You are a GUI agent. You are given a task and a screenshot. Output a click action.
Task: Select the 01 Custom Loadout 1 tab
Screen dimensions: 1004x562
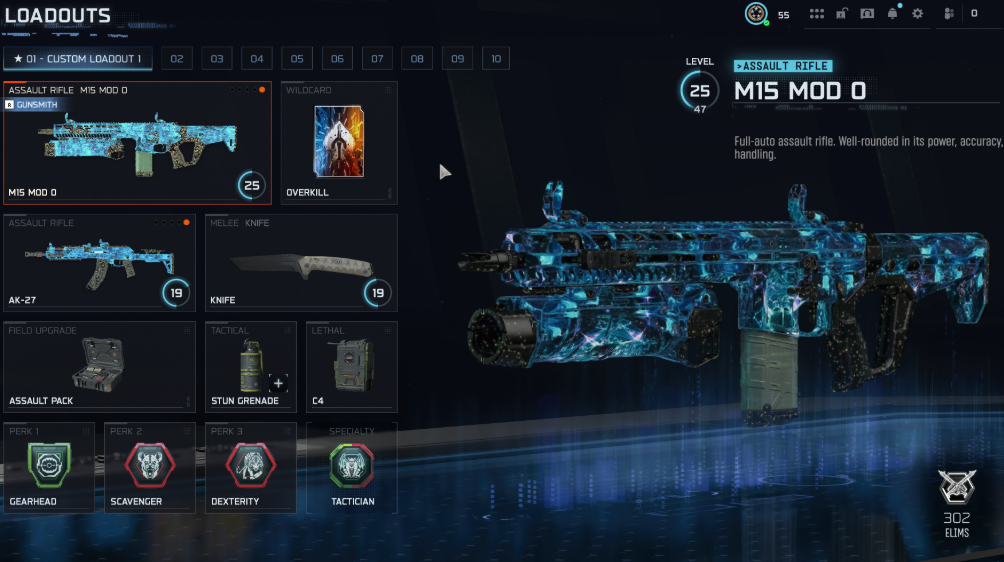[x=77, y=59]
